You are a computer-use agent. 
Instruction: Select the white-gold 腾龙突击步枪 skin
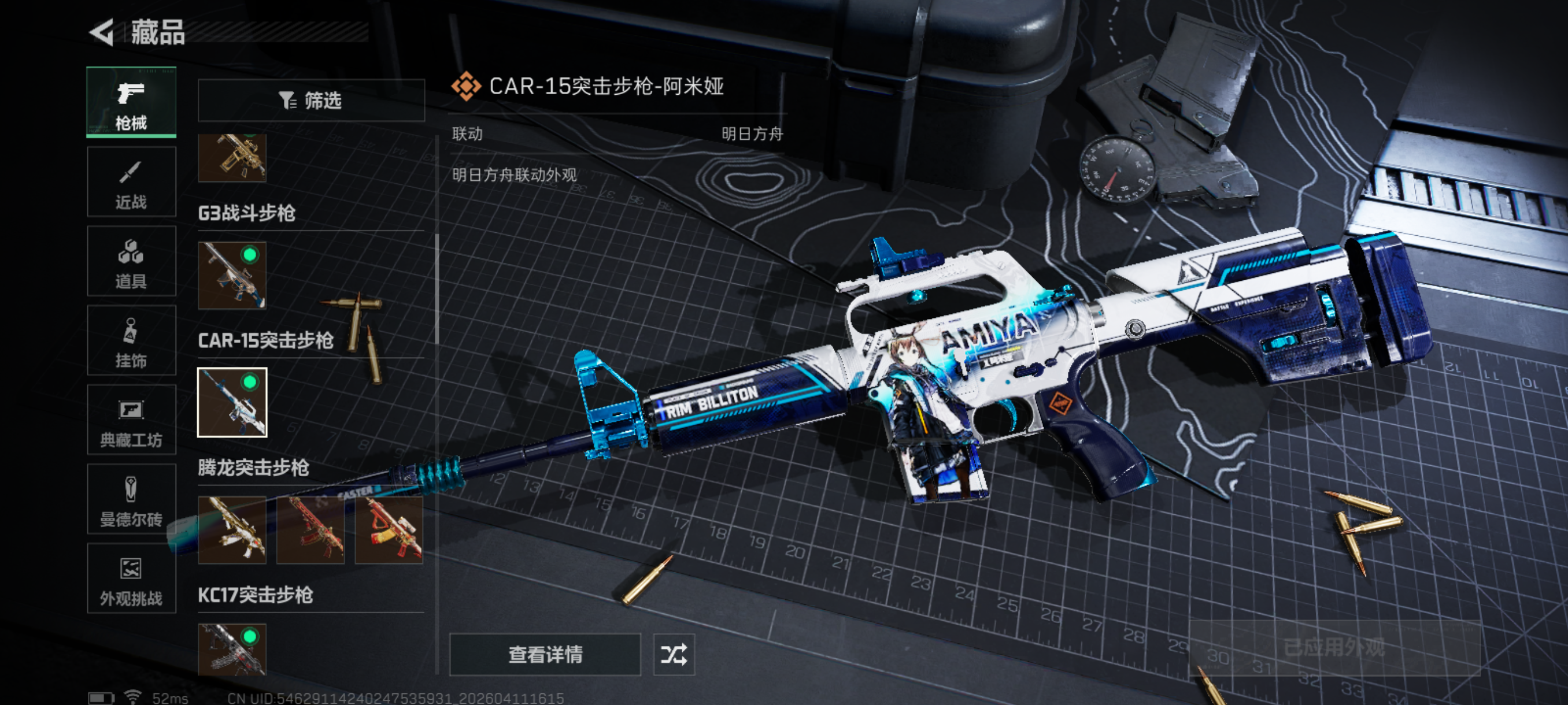pyautogui.click(x=232, y=529)
